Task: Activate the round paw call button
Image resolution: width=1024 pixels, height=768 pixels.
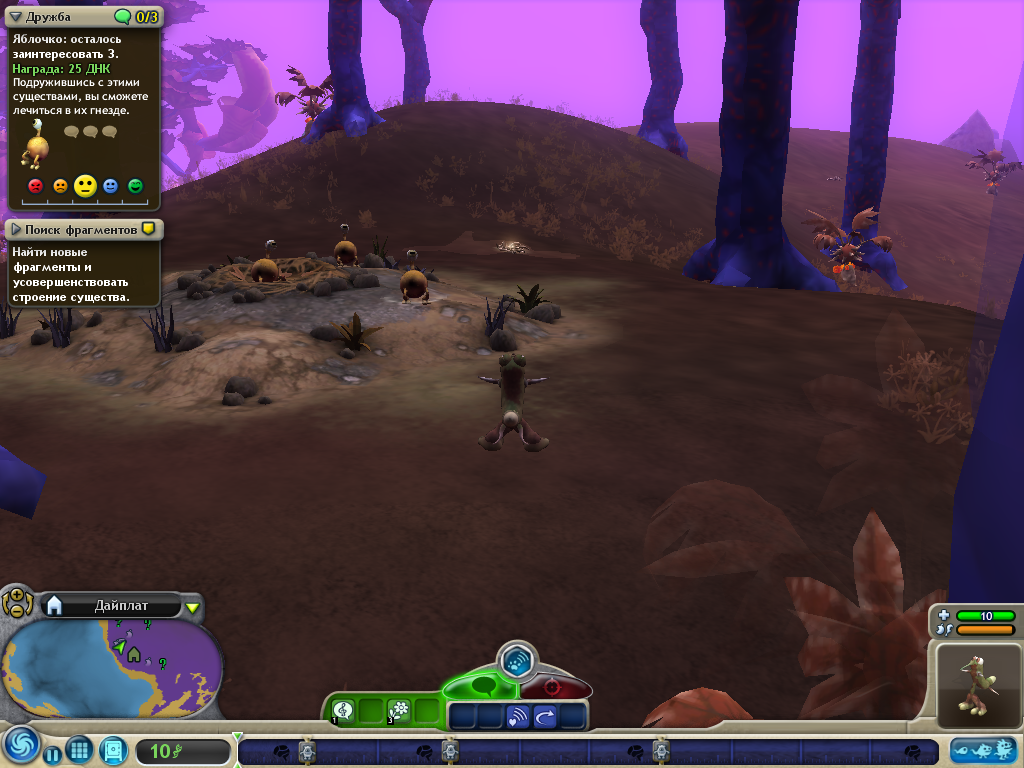Action: coord(518,661)
